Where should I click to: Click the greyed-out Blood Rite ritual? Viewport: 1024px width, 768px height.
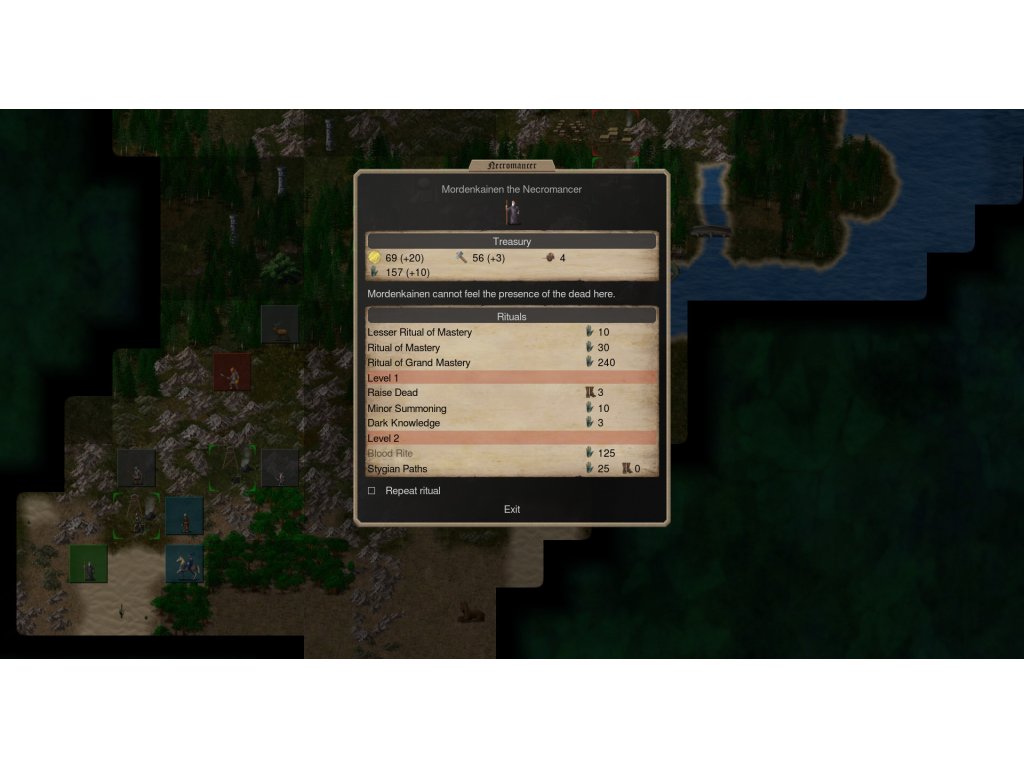390,454
